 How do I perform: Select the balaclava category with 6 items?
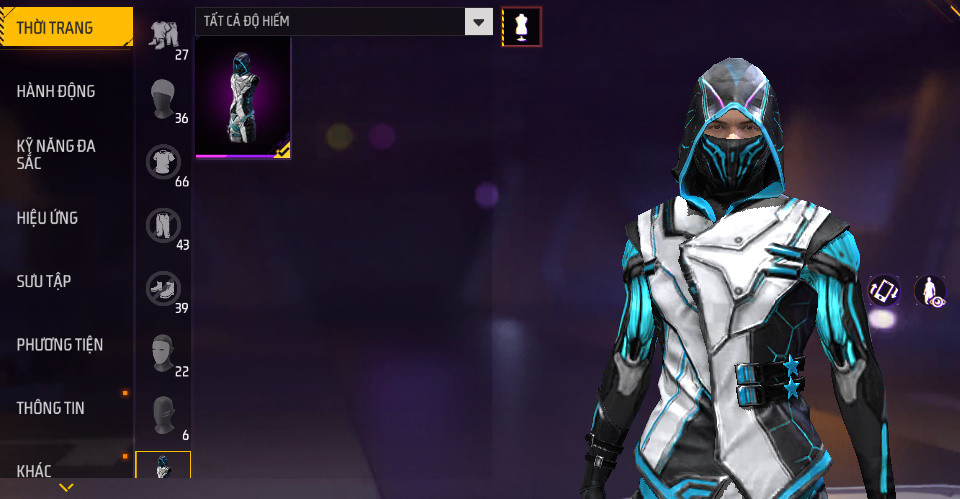coord(164,416)
